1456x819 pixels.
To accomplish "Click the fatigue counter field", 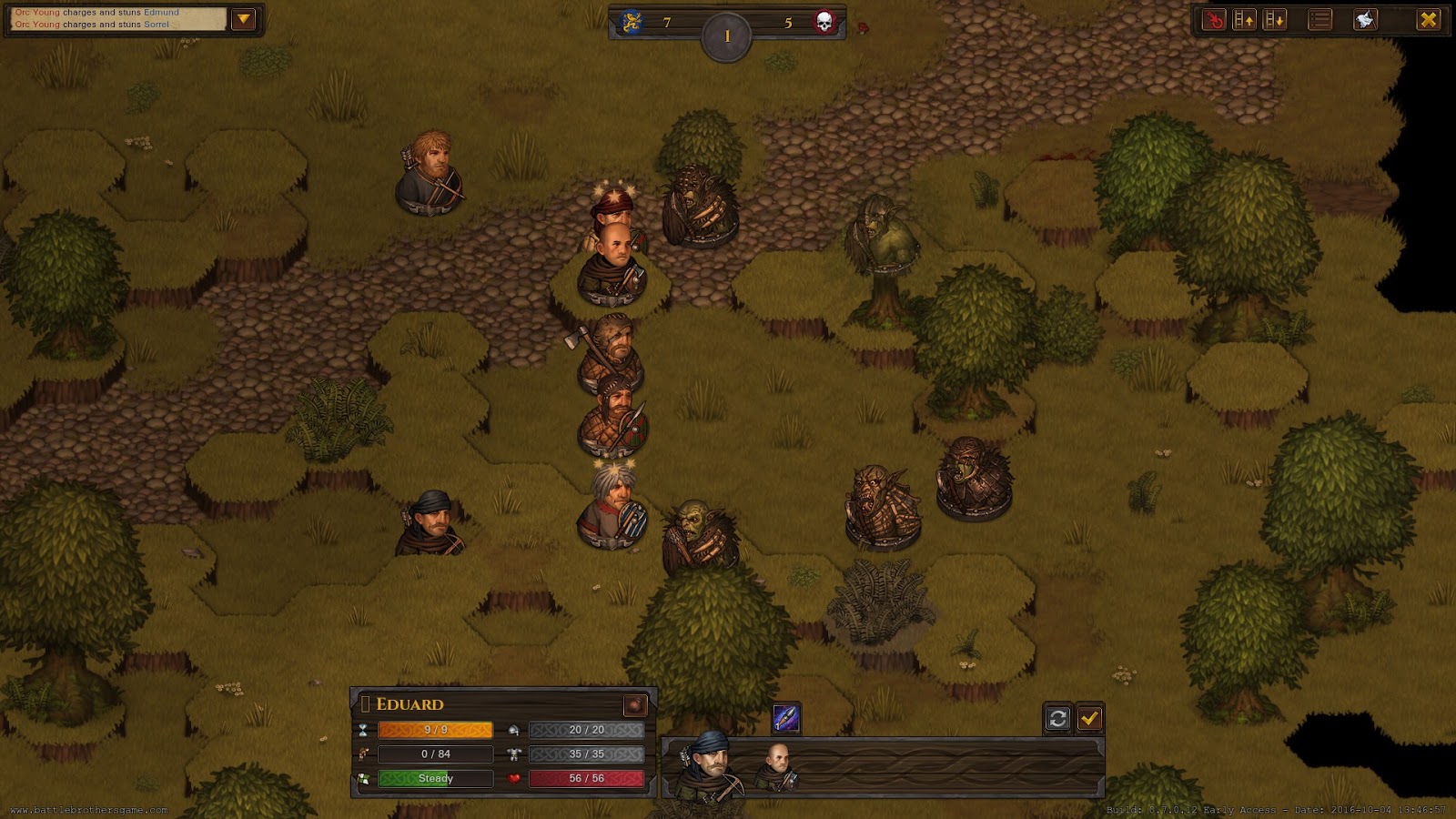I will coord(434,753).
